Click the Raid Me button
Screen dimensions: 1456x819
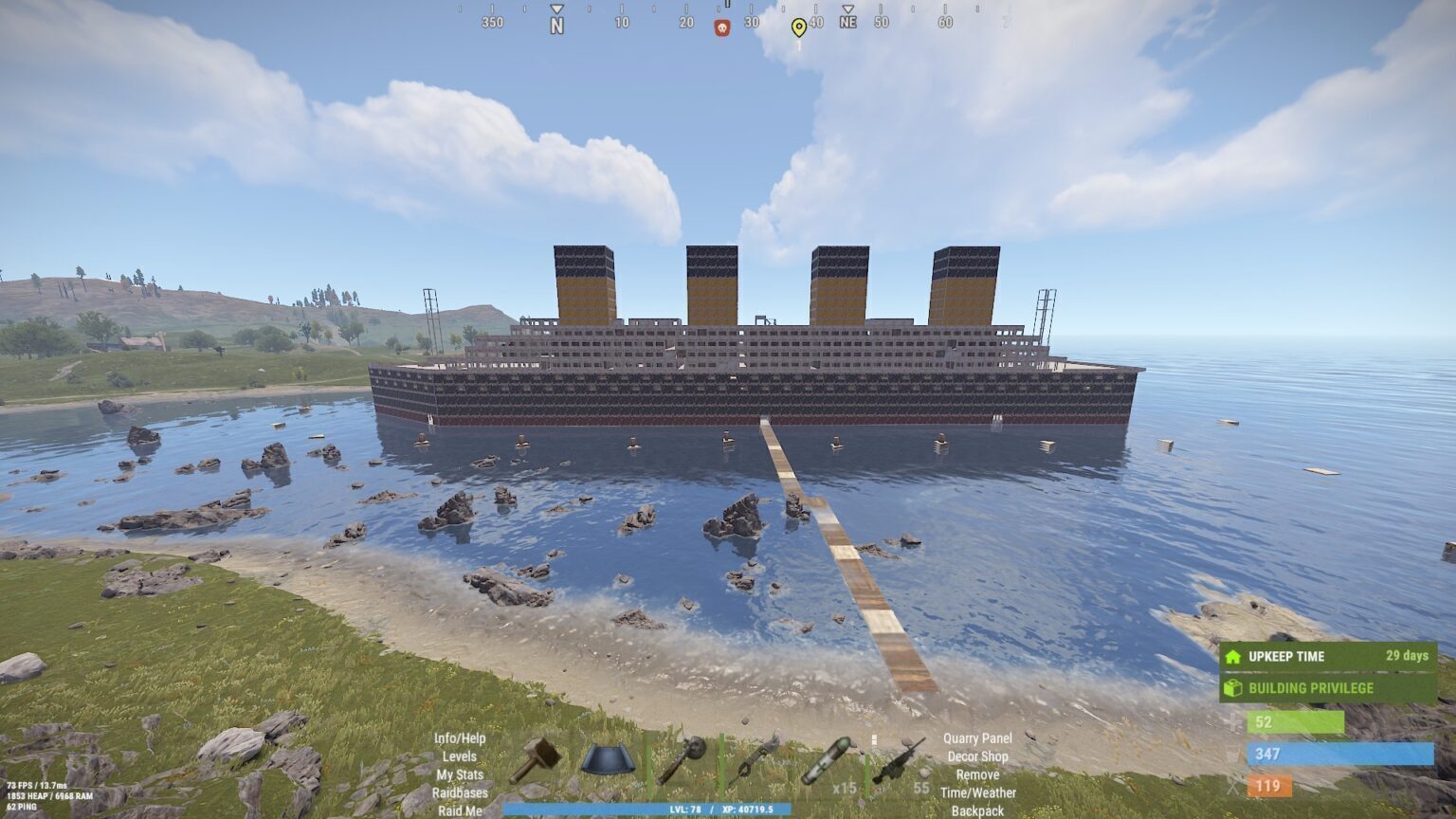click(460, 810)
